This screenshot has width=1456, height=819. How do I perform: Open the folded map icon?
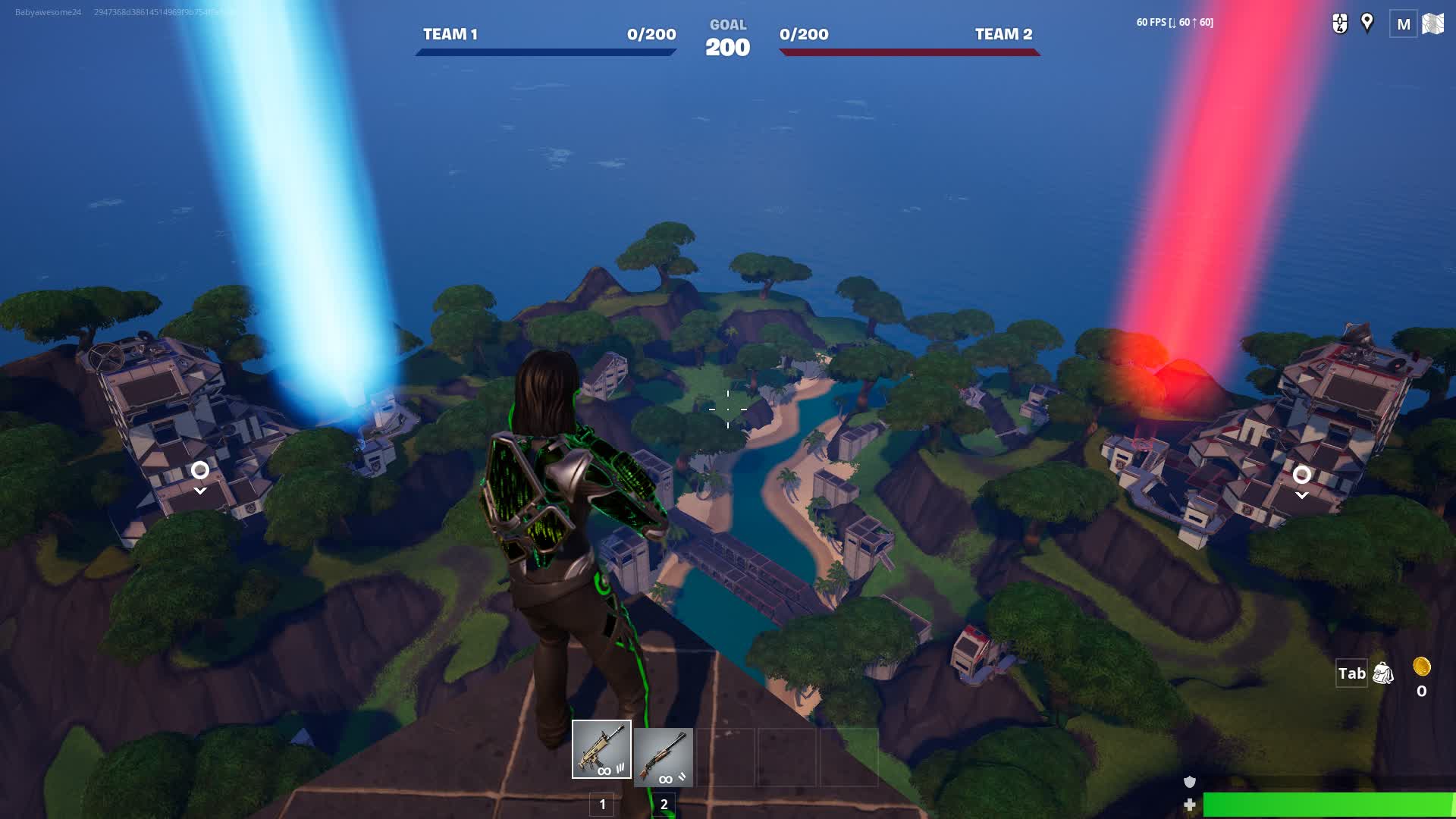tap(1432, 24)
